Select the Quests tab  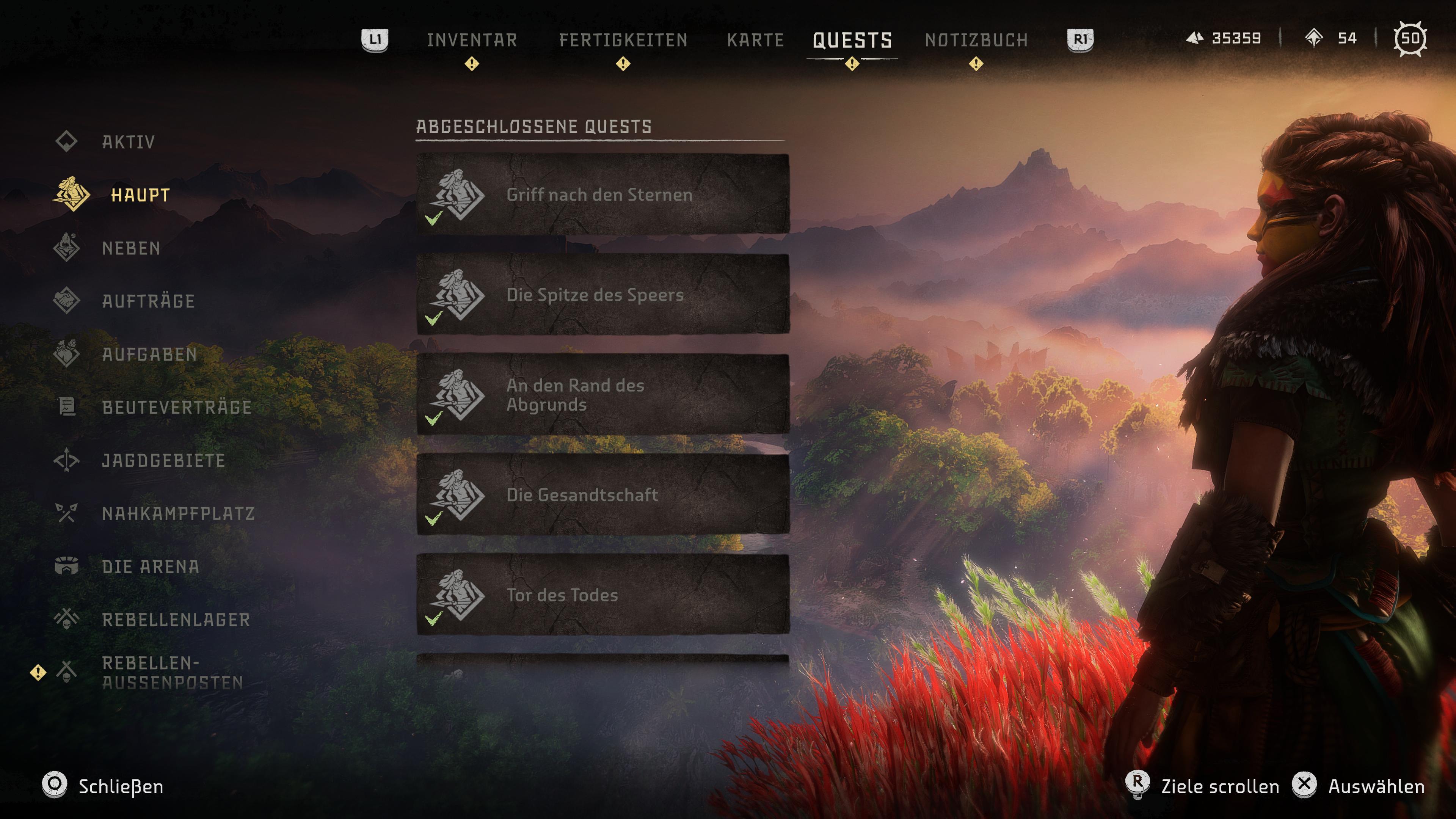pyautogui.click(x=852, y=40)
